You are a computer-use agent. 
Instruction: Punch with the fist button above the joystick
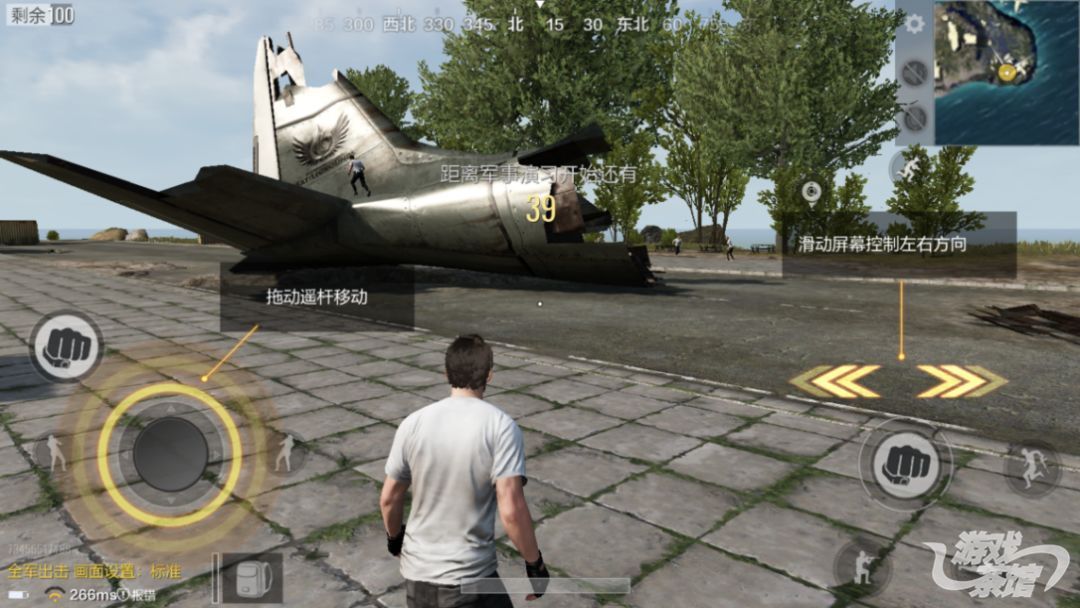click(x=66, y=347)
